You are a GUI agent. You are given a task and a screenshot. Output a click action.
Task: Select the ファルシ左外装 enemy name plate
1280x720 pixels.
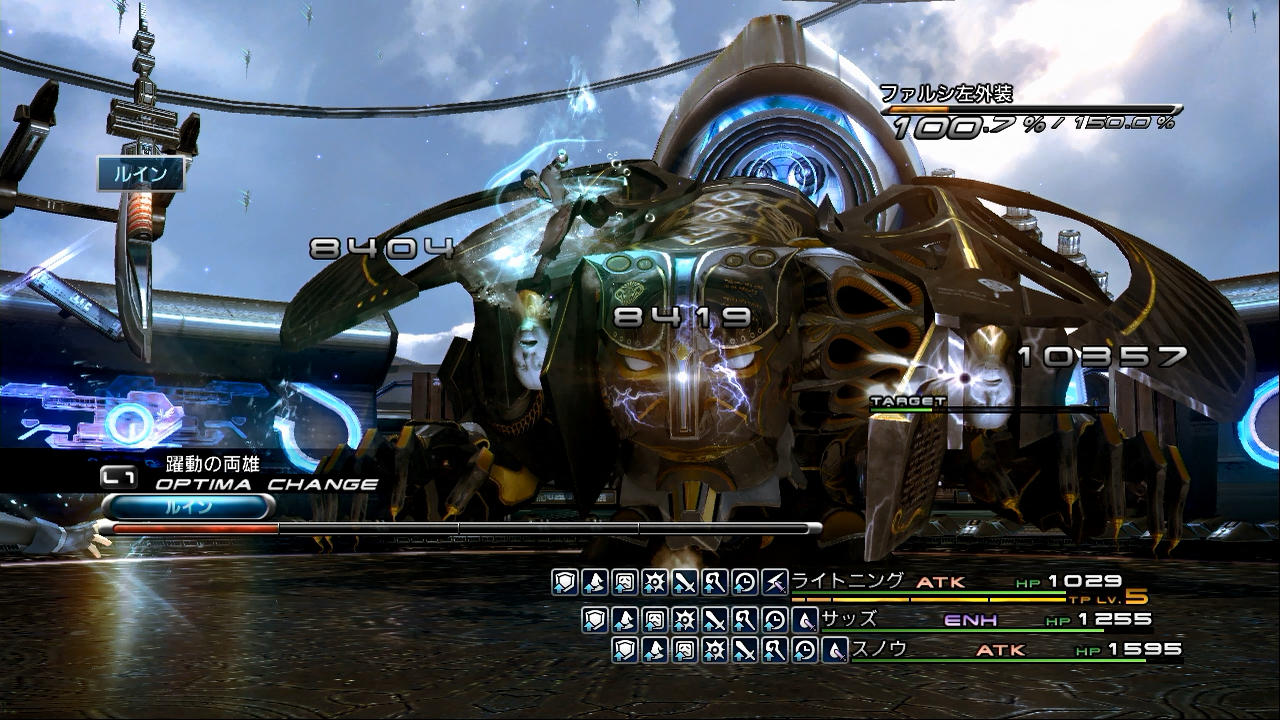point(946,94)
